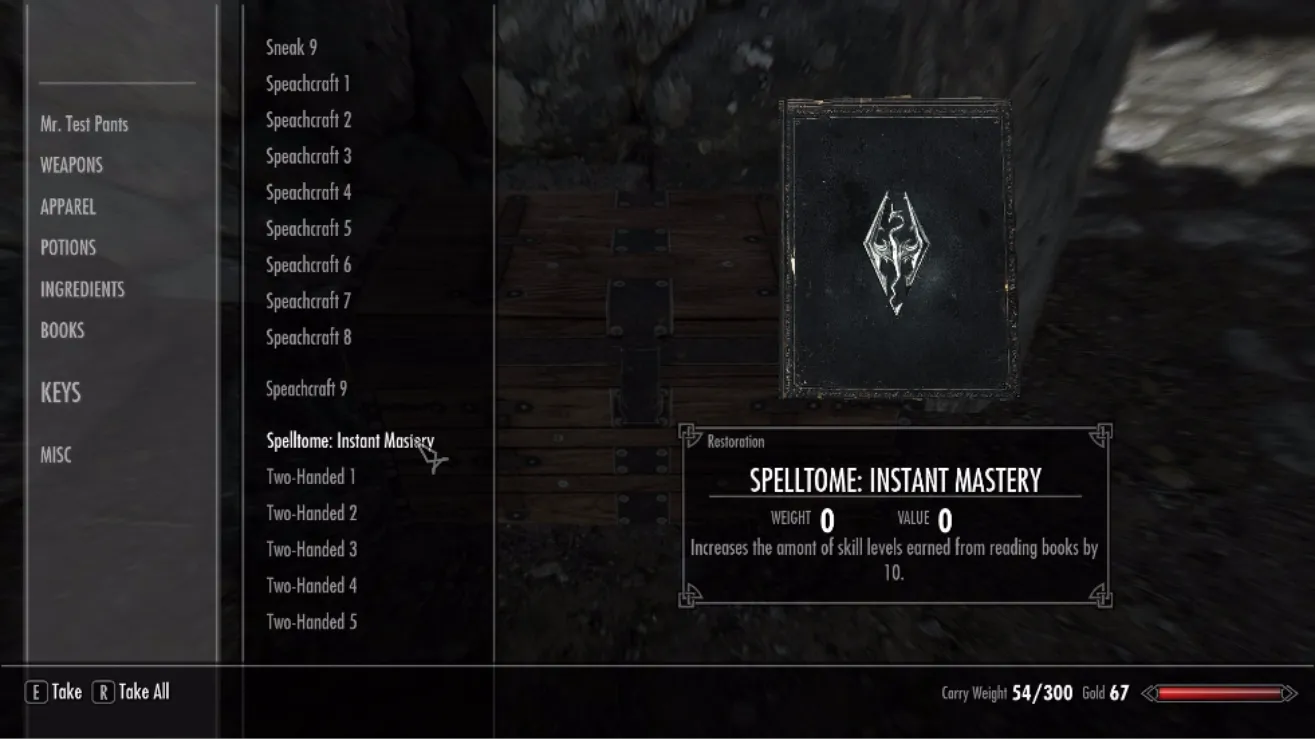The height and width of the screenshot is (740, 1315).
Task: Pick the Speachcraft 1 entry
Action: click(308, 84)
